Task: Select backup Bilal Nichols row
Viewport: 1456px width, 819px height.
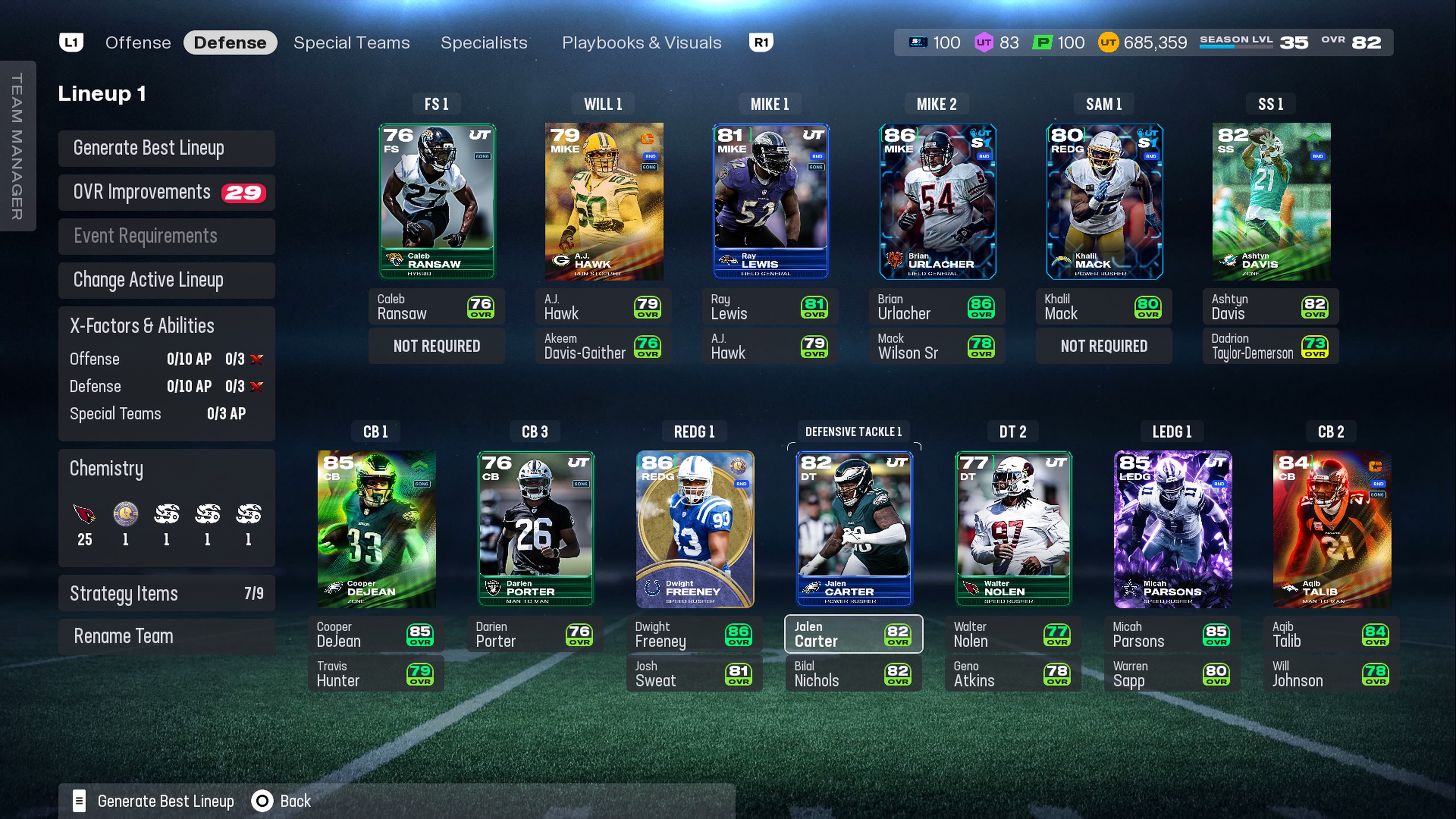Action: 854,673
